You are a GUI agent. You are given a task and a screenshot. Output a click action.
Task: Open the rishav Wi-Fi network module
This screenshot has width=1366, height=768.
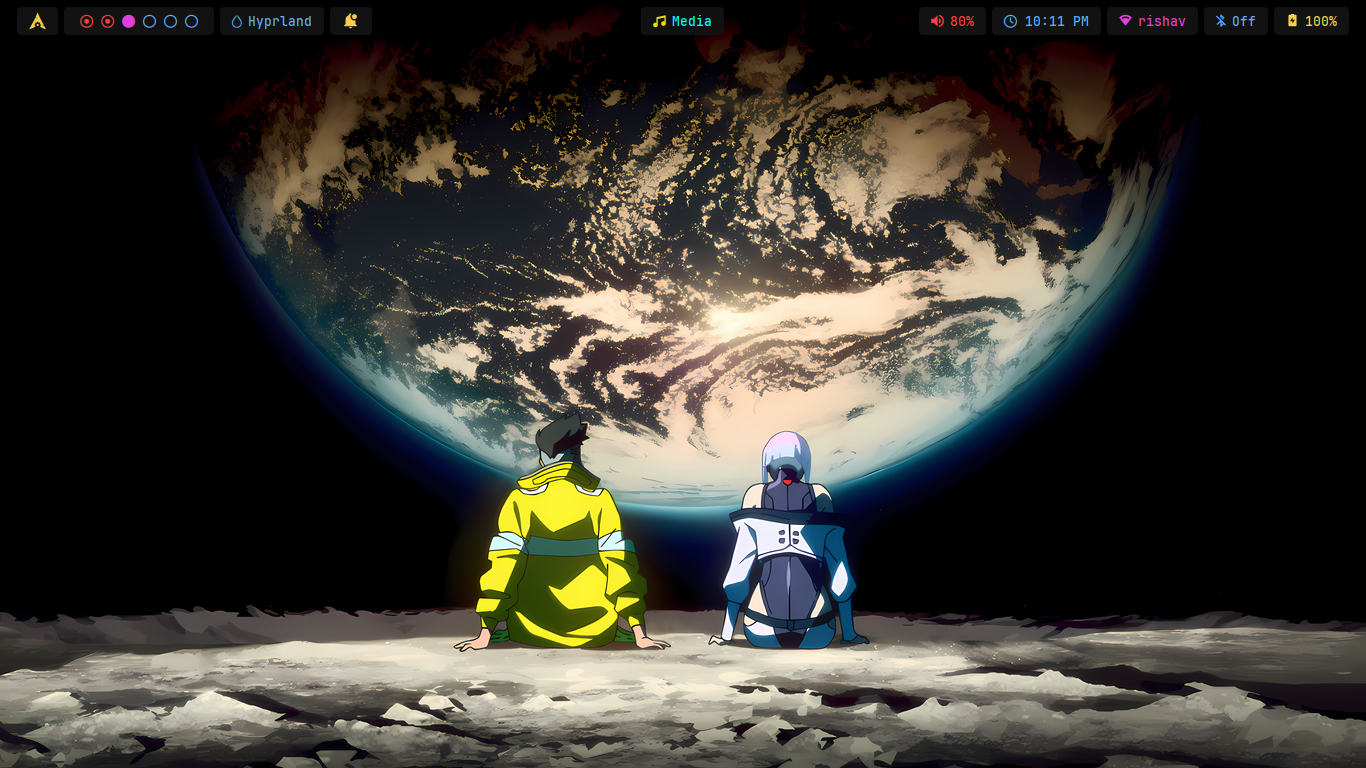click(x=1152, y=21)
